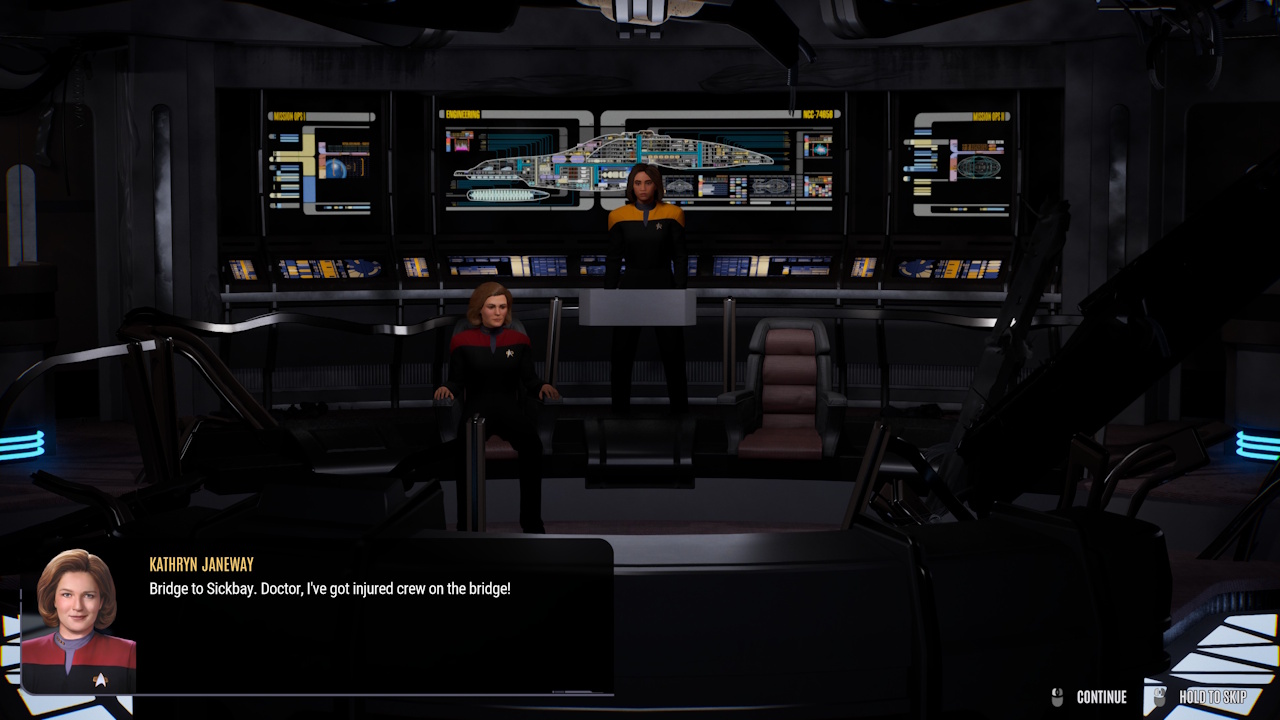This screenshot has height=720, width=1280.
Task: Click CONTINUE to advance the dialogue
Action: (1102, 697)
